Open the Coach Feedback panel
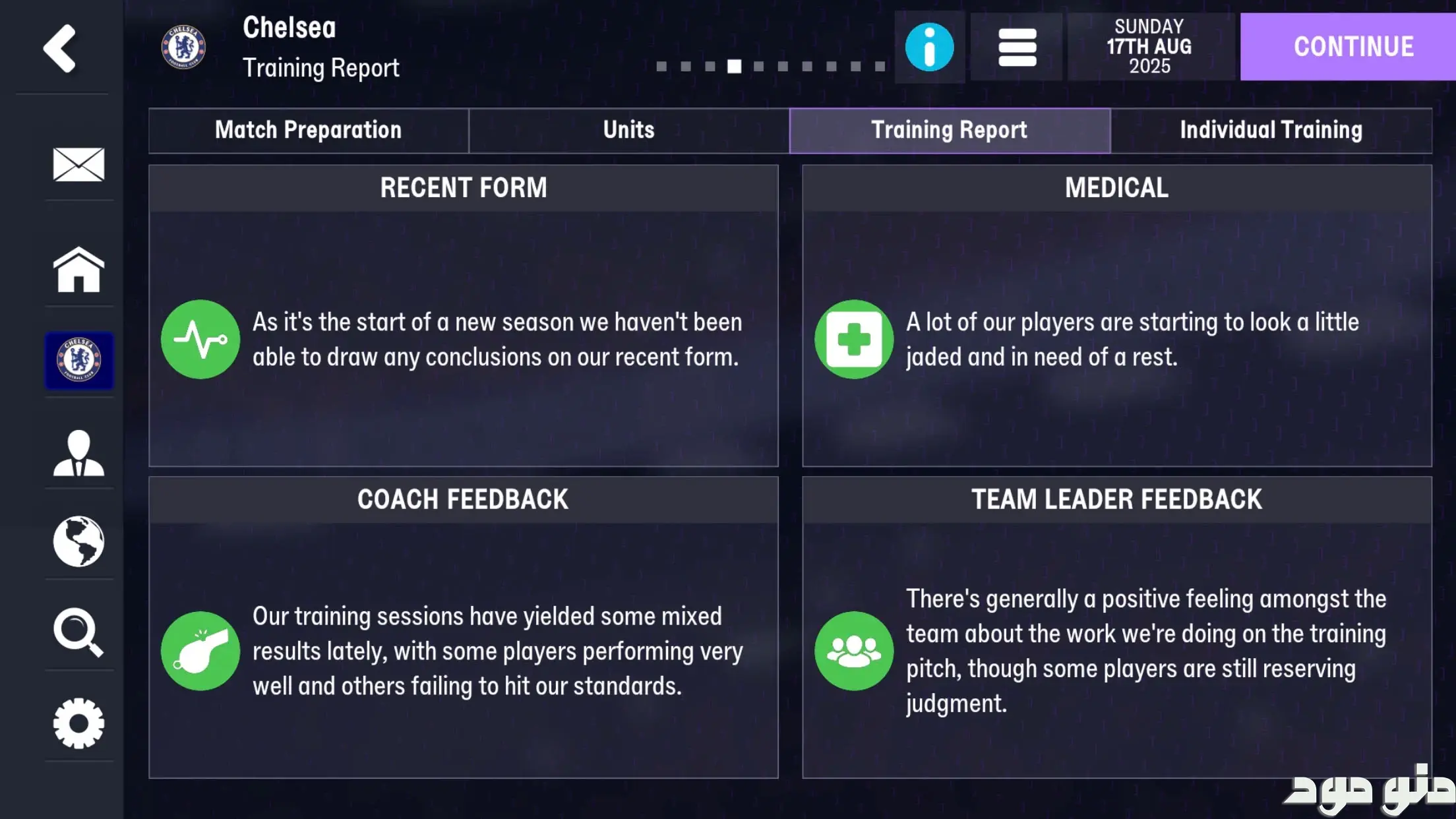Image resolution: width=1456 pixels, height=819 pixels. [x=463, y=627]
